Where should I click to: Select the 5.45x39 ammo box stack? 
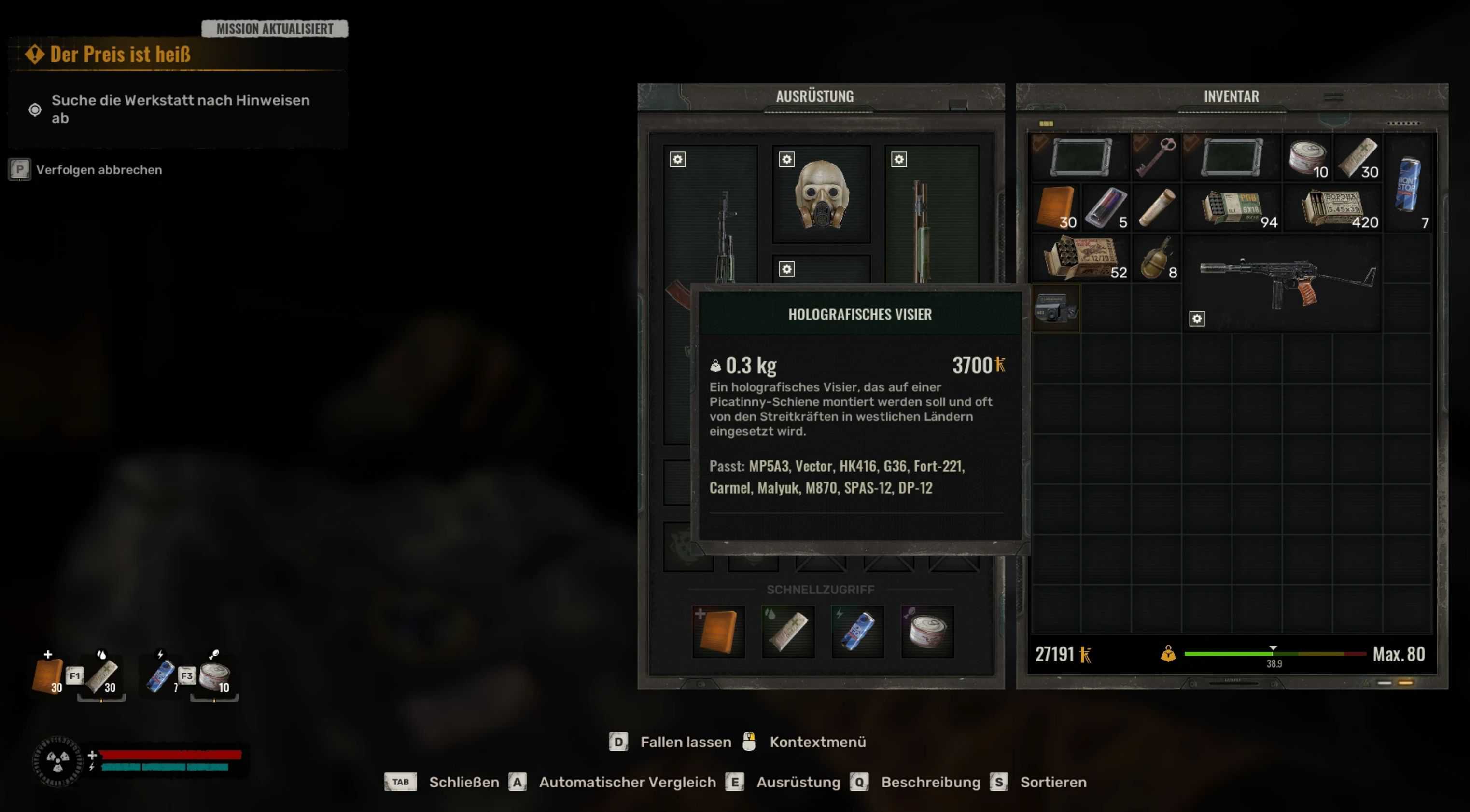(x=1333, y=207)
